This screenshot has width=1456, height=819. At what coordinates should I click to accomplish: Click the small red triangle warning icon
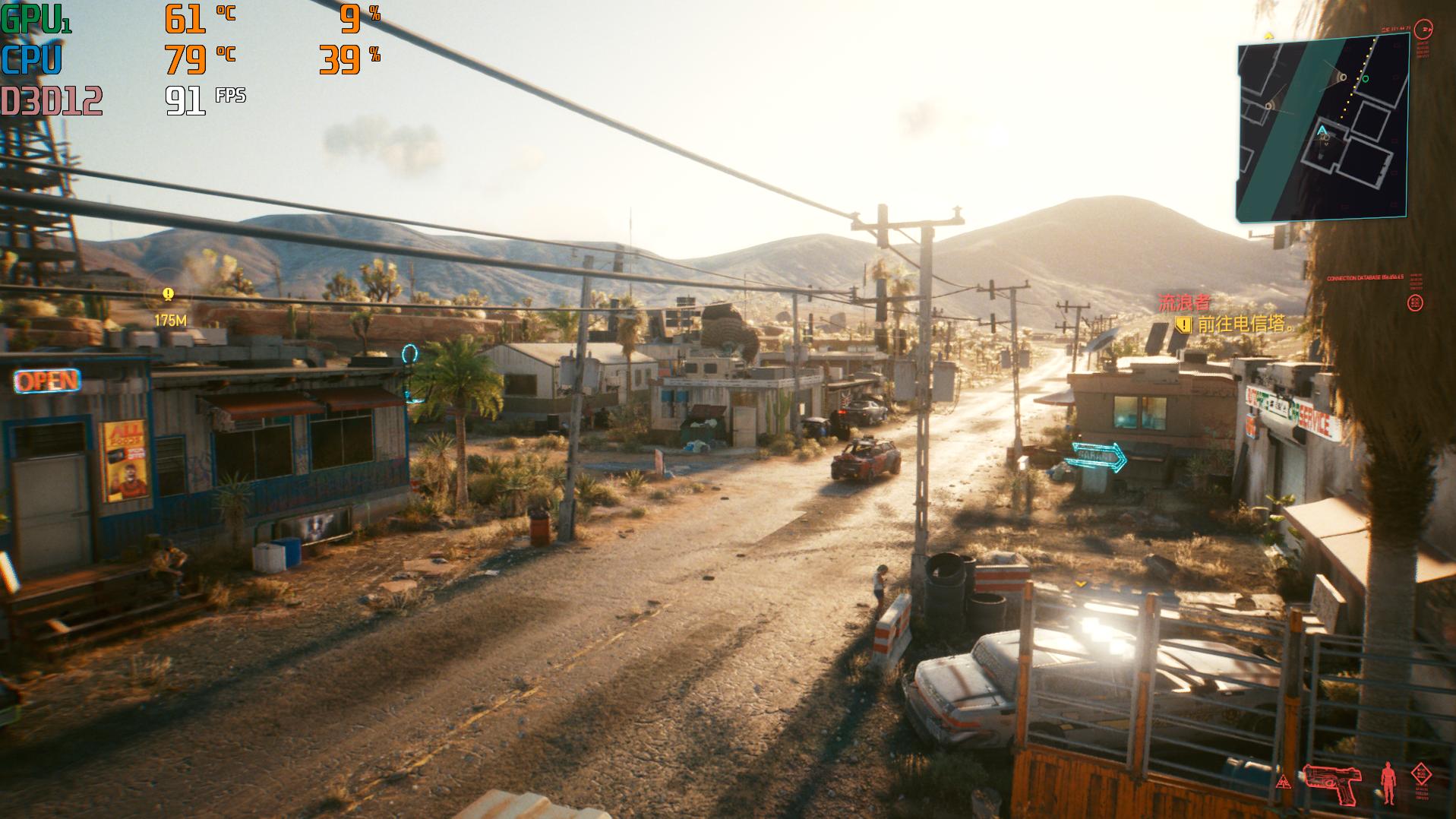coord(1284,781)
